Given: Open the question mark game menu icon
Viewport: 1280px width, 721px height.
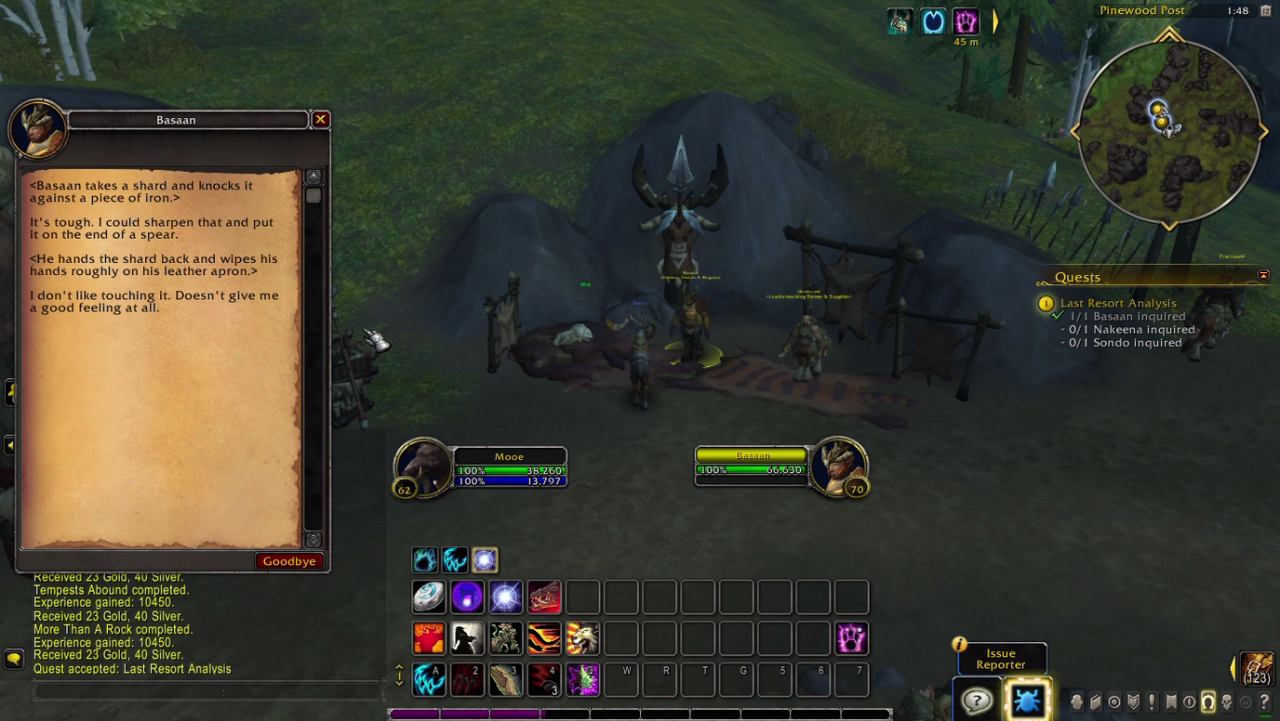Looking at the screenshot, I should (1264, 702).
